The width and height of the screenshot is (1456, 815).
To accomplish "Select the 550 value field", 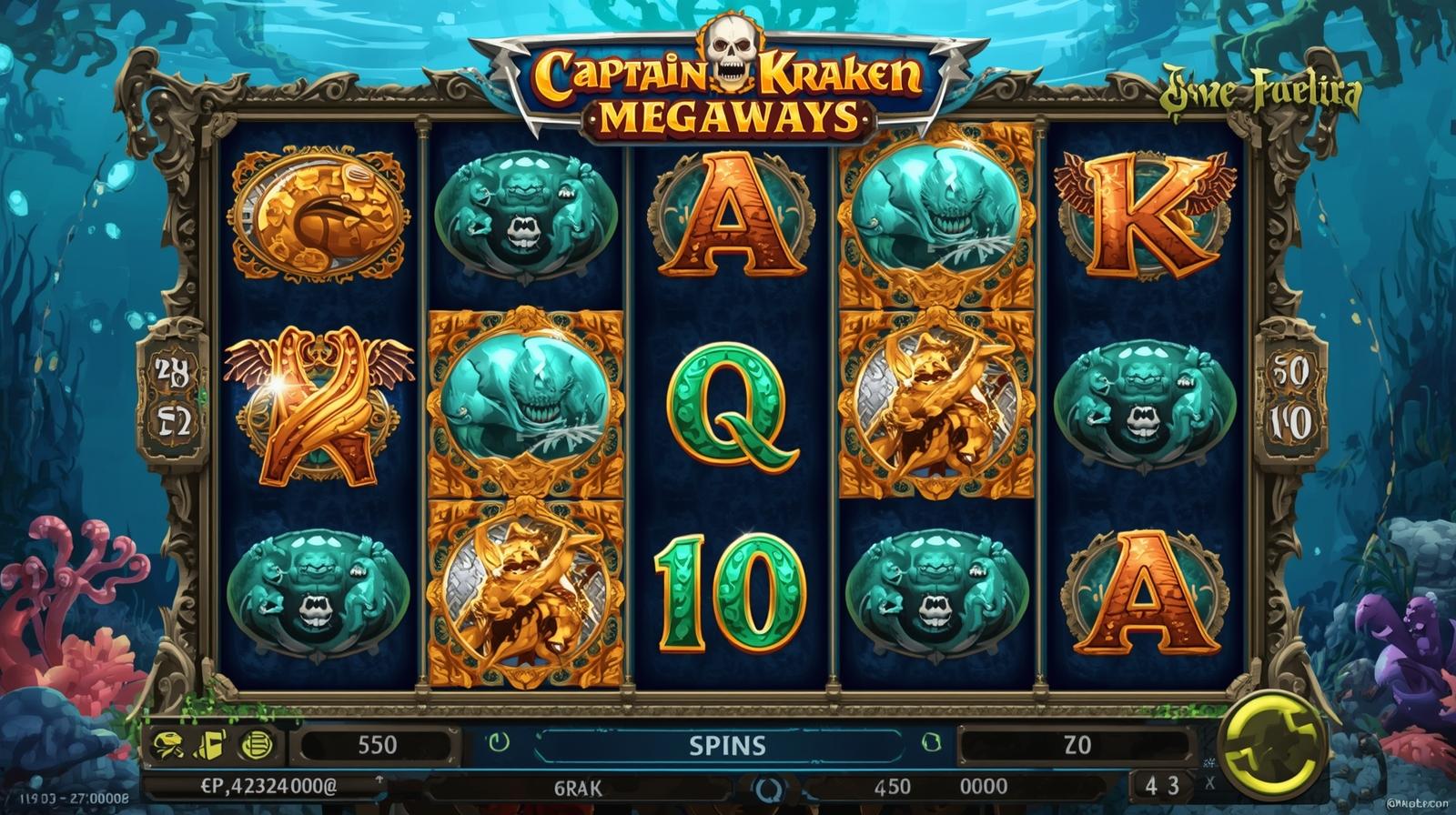I will (376, 745).
